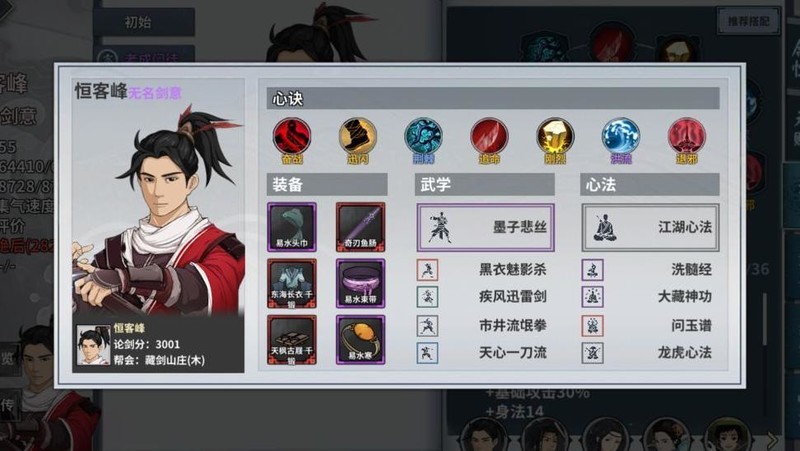The width and height of the screenshot is (800, 451).
Task: Inspect the 易水束带 purple belt slot
Action: point(360,283)
